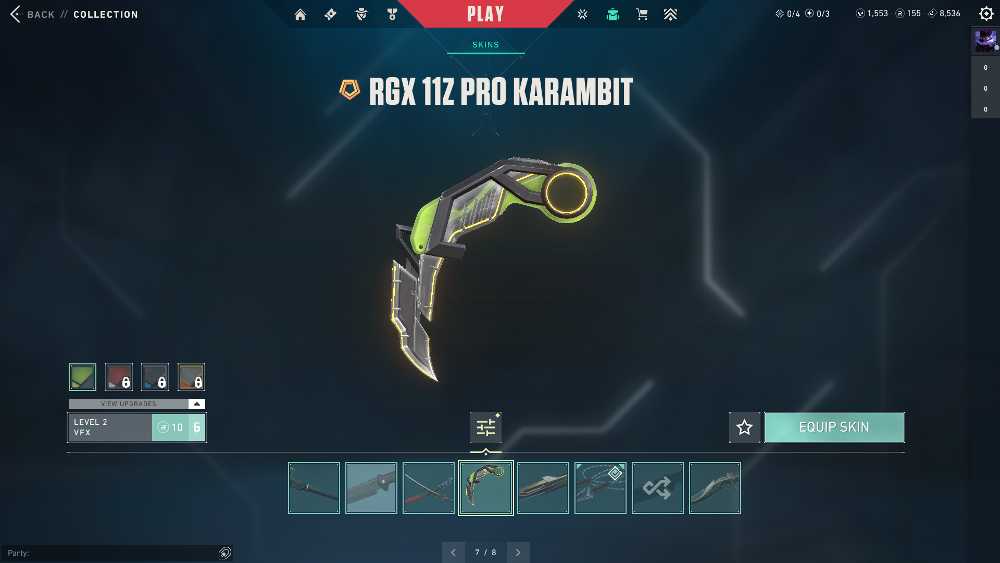The height and width of the screenshot is (563, 1000).
Task: Collapse the View Upgrades panel
Action: tap(197, 404)
